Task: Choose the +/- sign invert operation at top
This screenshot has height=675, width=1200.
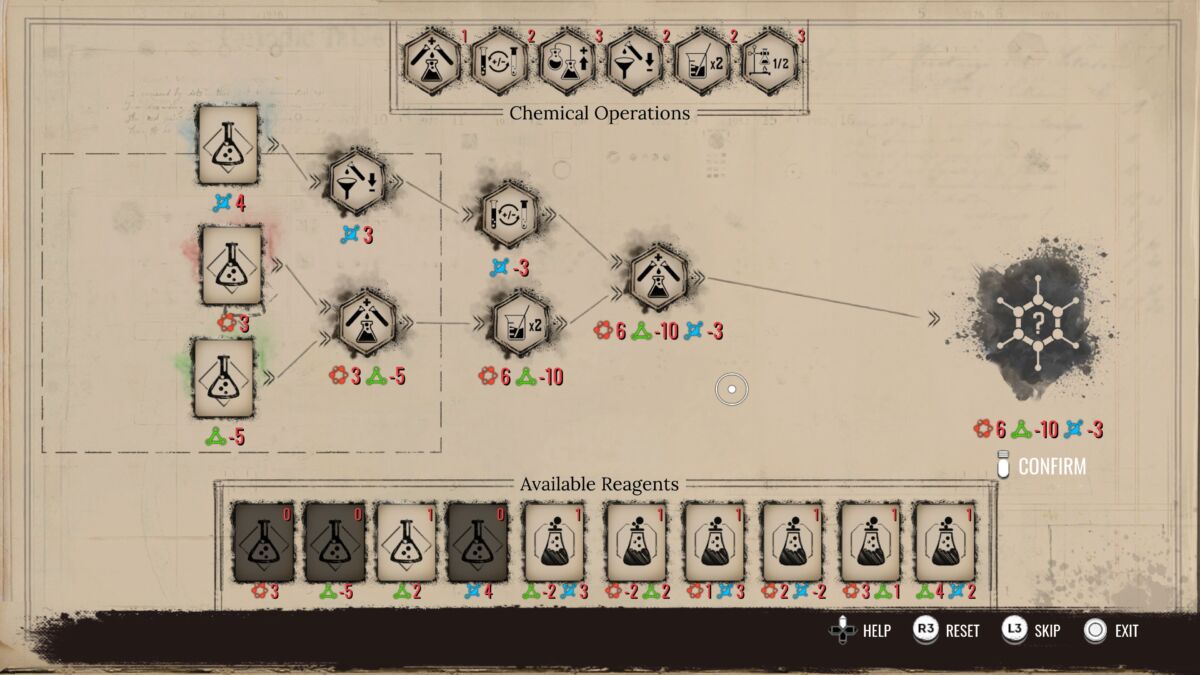Action: [x=500, y=62]
